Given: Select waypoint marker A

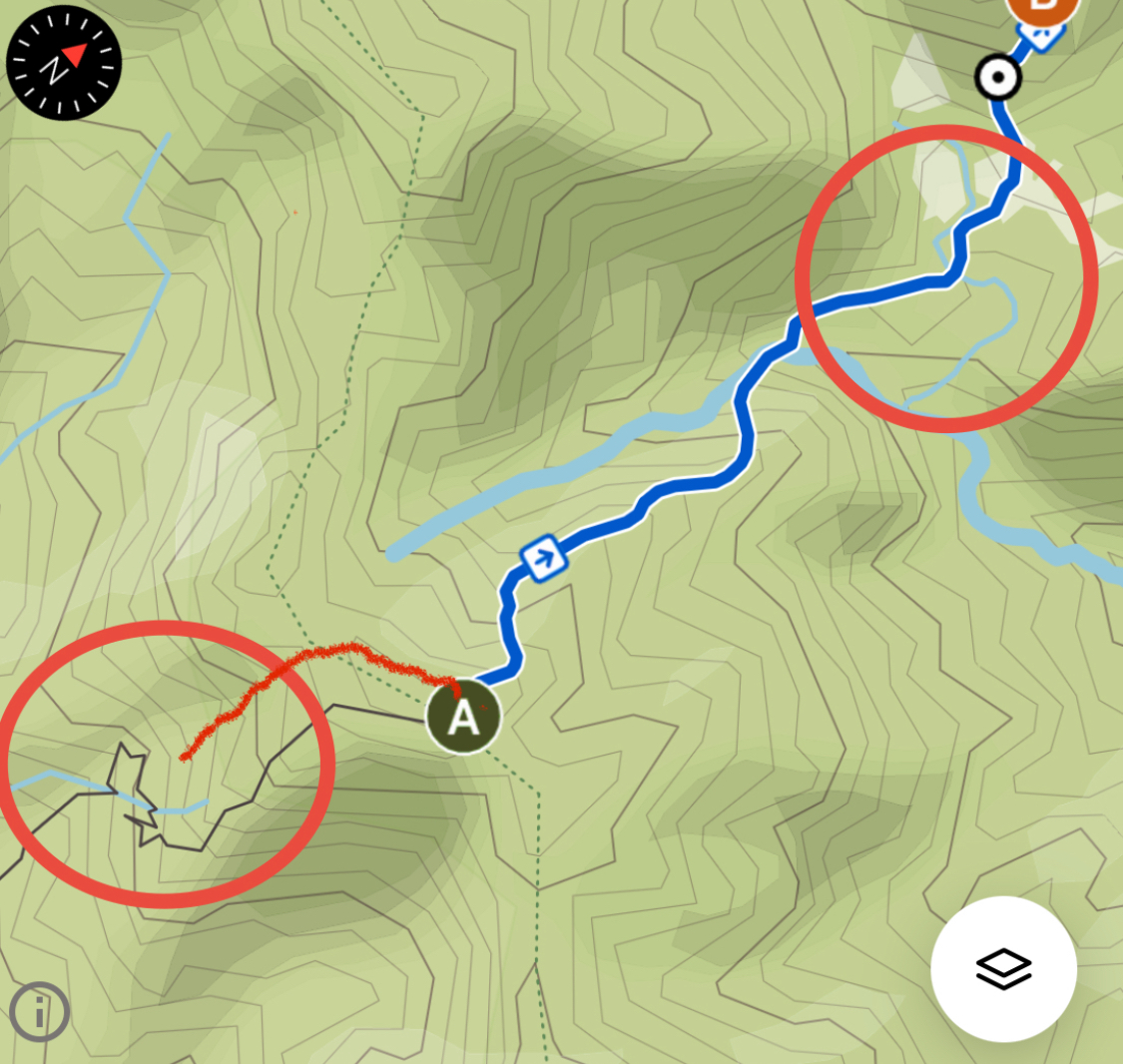Looking at the screenshot, I should (x=463, y=717).
